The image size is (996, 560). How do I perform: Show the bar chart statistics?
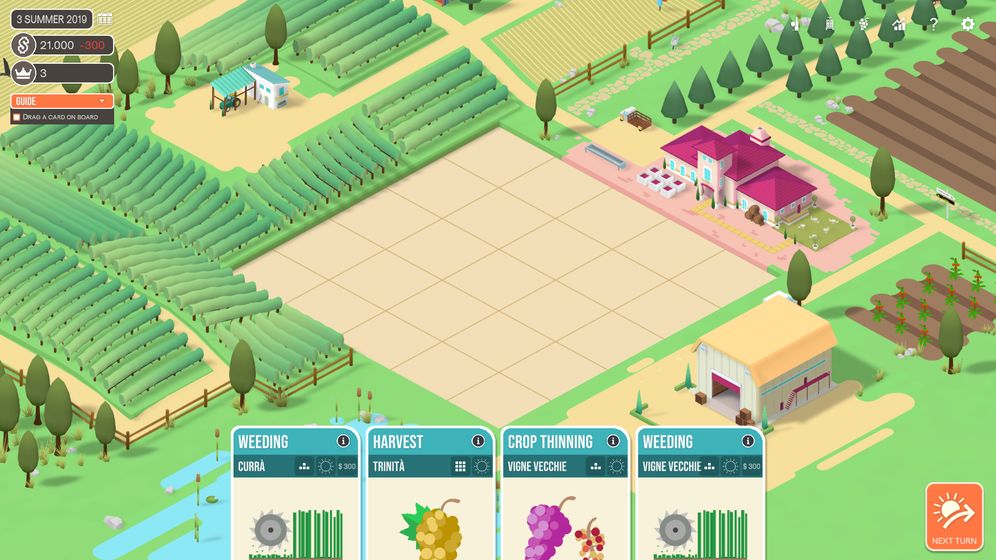point(899,24)
